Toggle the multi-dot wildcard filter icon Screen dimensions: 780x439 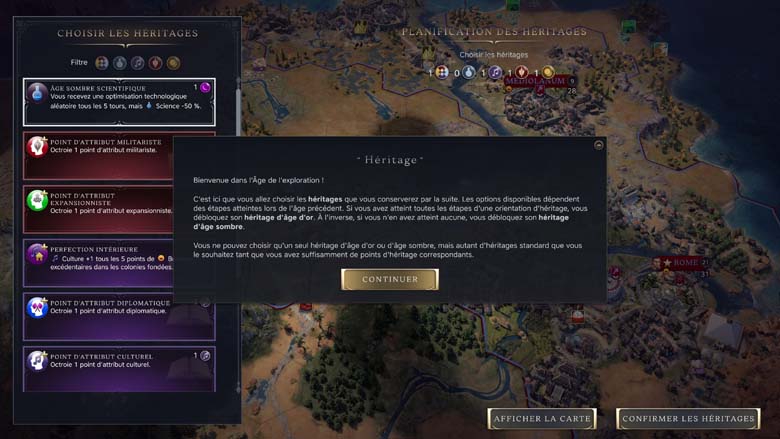click(101, 63)
